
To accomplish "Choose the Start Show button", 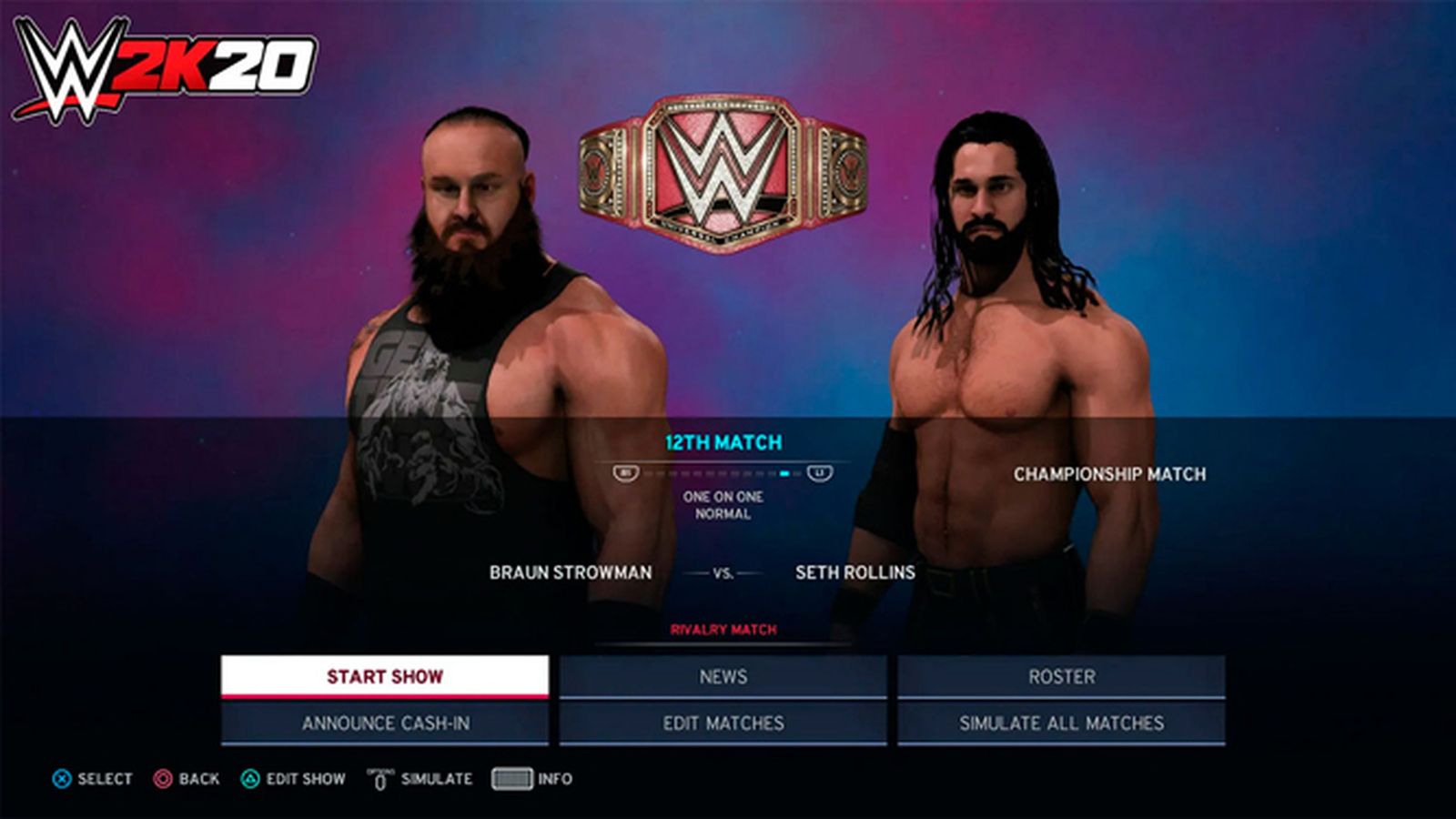I will (385, 676).
